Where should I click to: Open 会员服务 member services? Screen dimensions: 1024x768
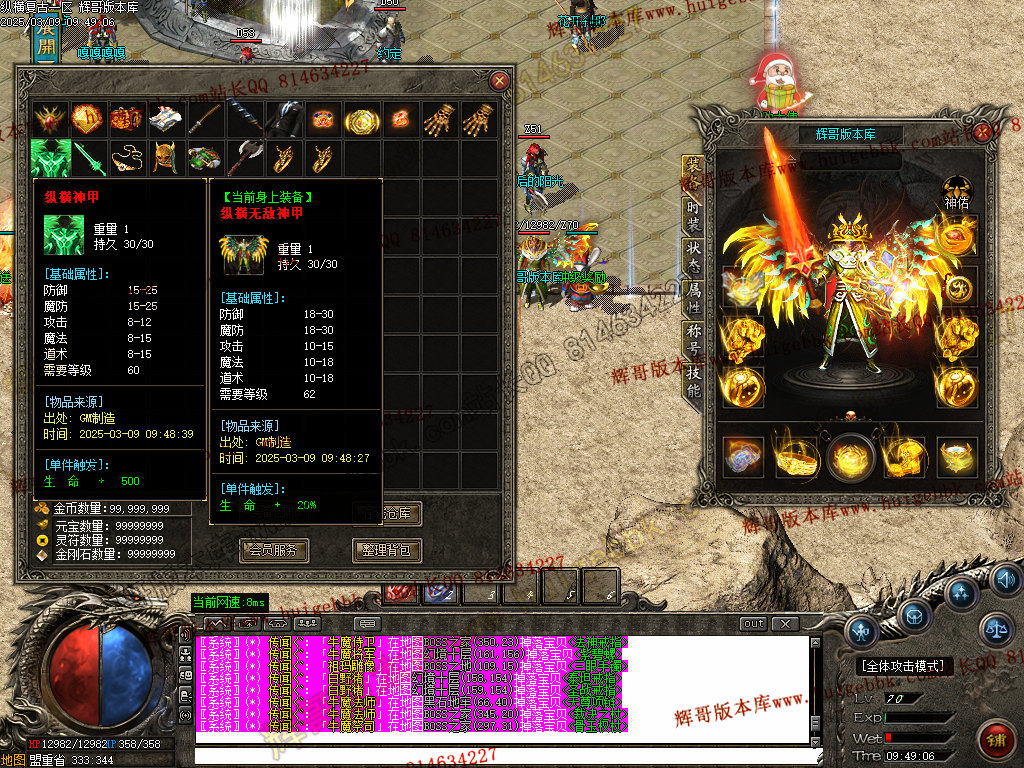pyautogui.click(x=274, y=550)
